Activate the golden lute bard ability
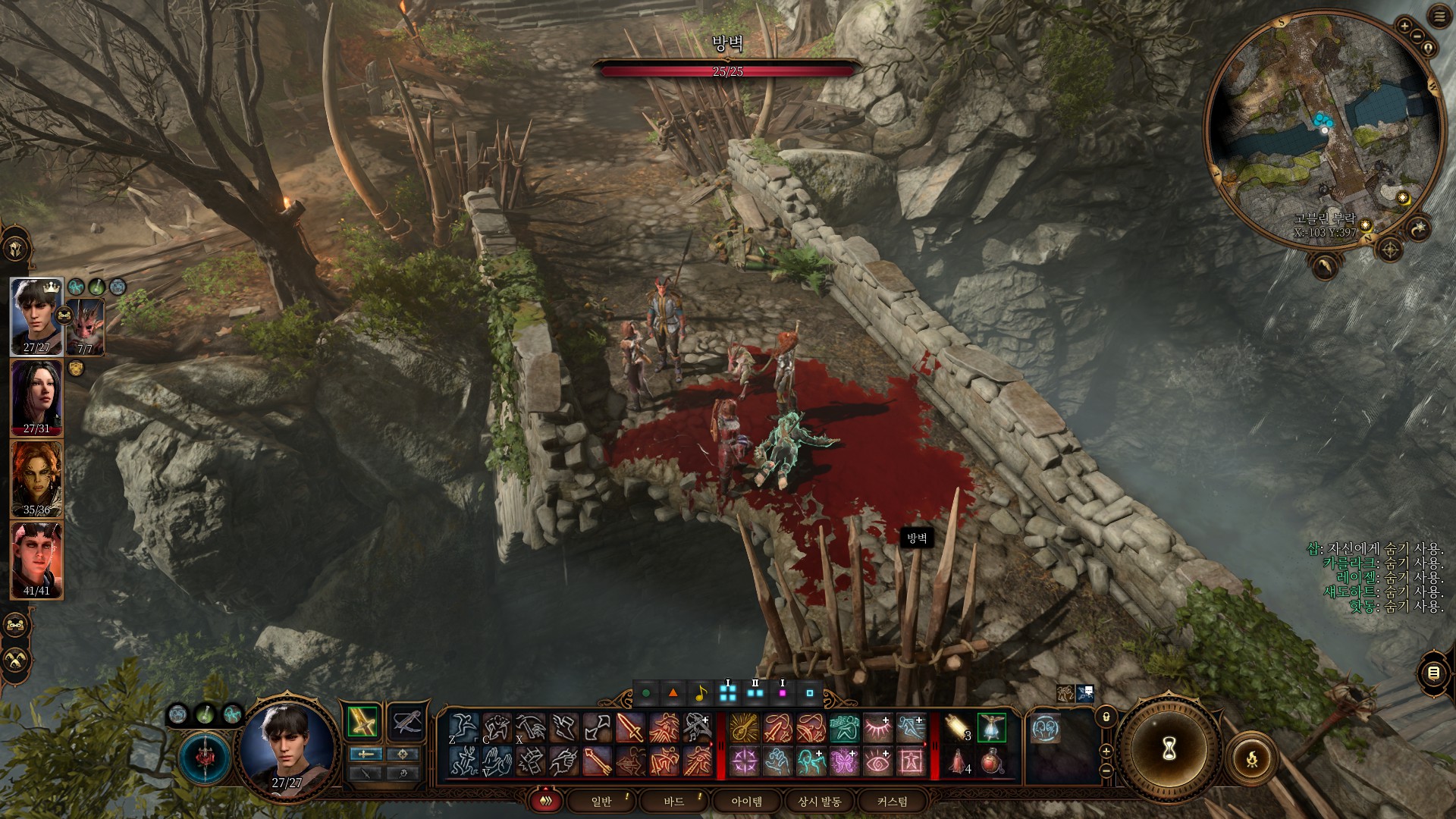1456x819 pixels. (x=744, y=728)
